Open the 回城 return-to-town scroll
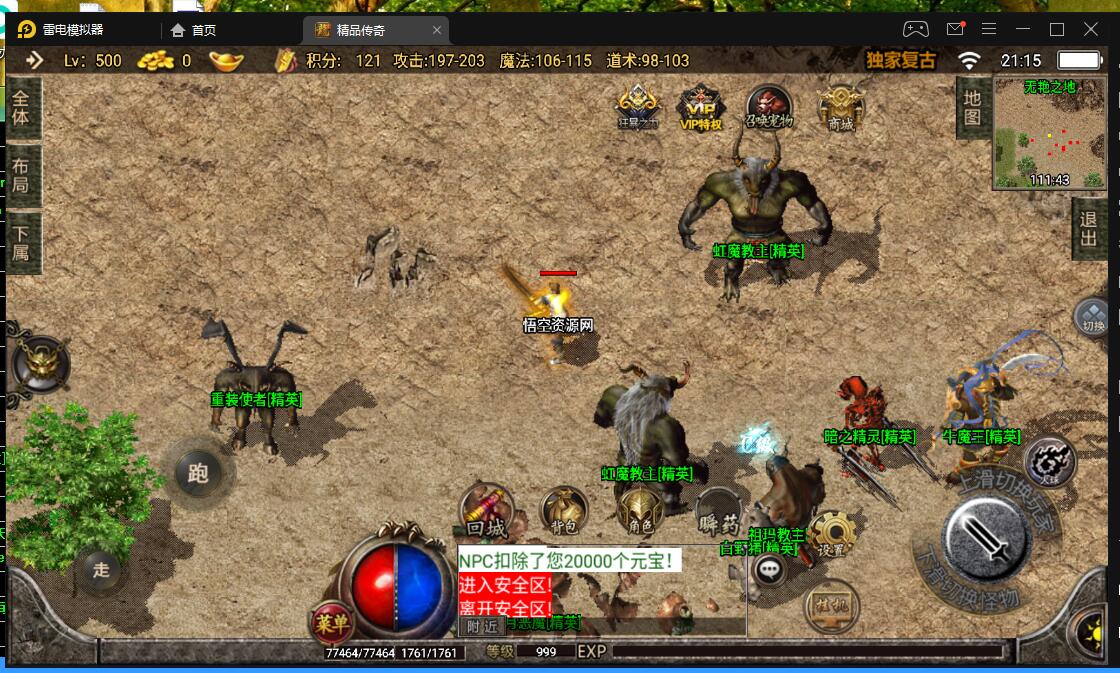This screenshot has width=1120, height=673. coord(487,513)
